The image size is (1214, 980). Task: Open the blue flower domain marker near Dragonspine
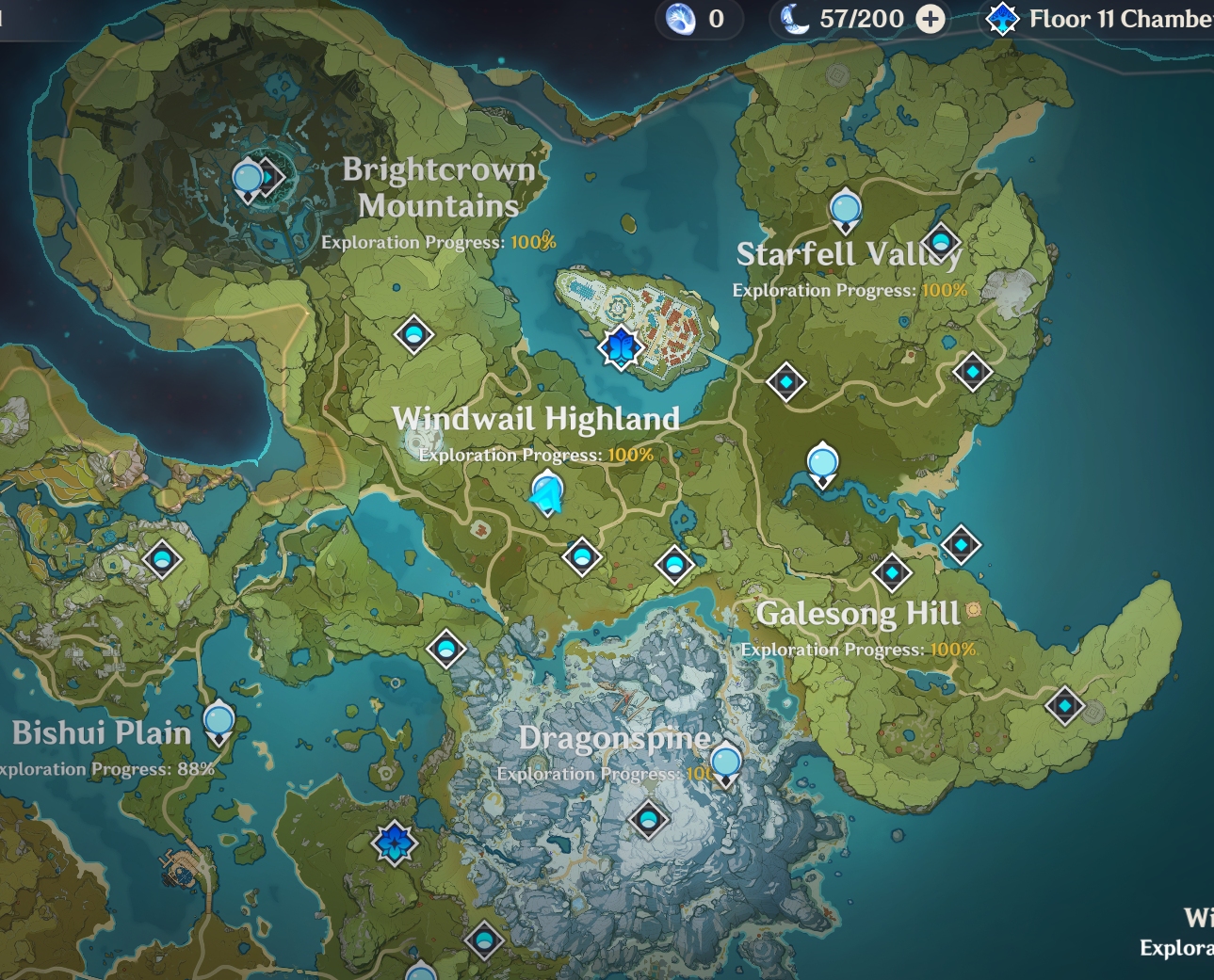pos(395,842)
